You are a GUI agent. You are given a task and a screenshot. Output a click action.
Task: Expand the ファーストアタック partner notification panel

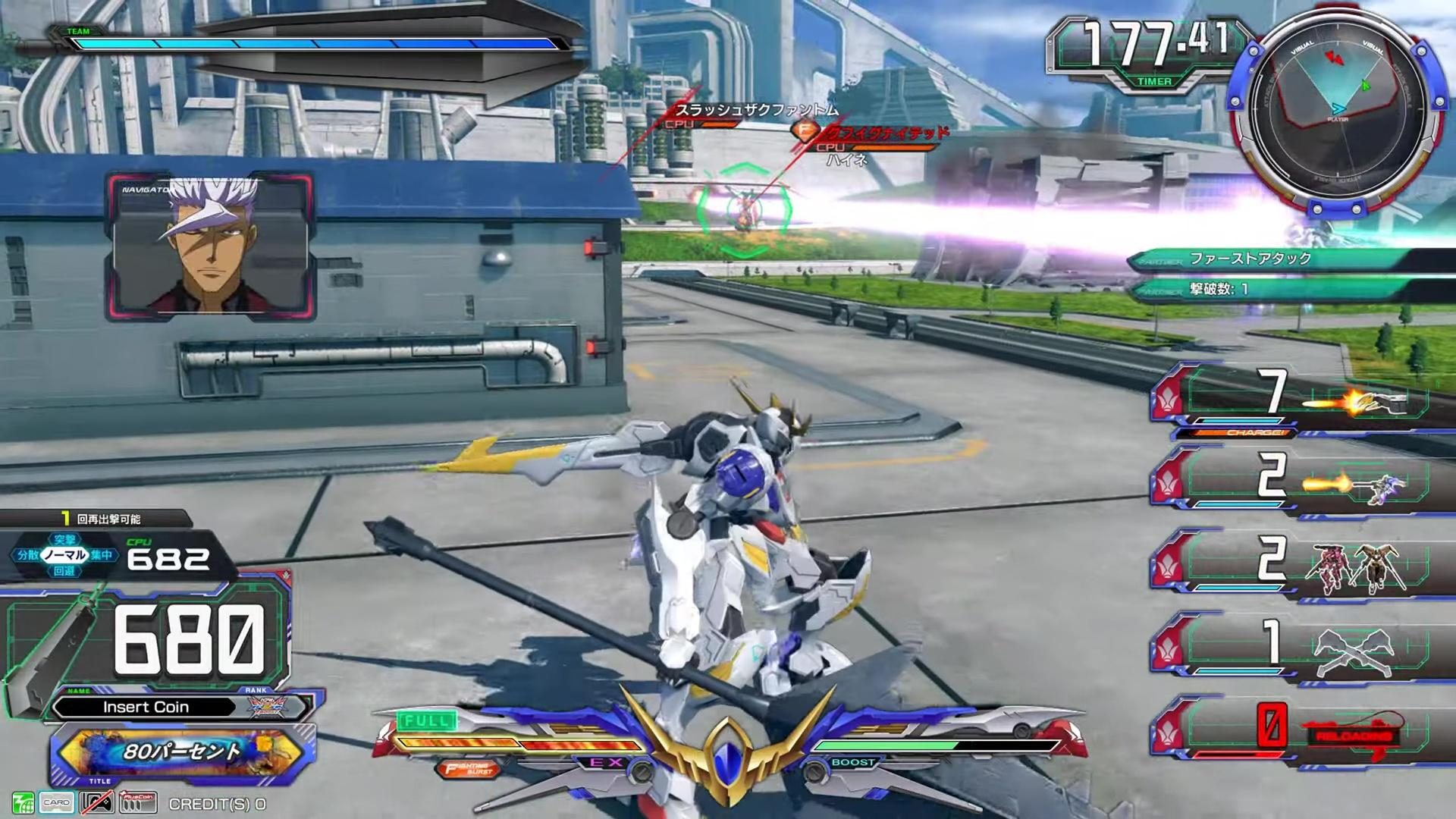tap(1289, 258)
